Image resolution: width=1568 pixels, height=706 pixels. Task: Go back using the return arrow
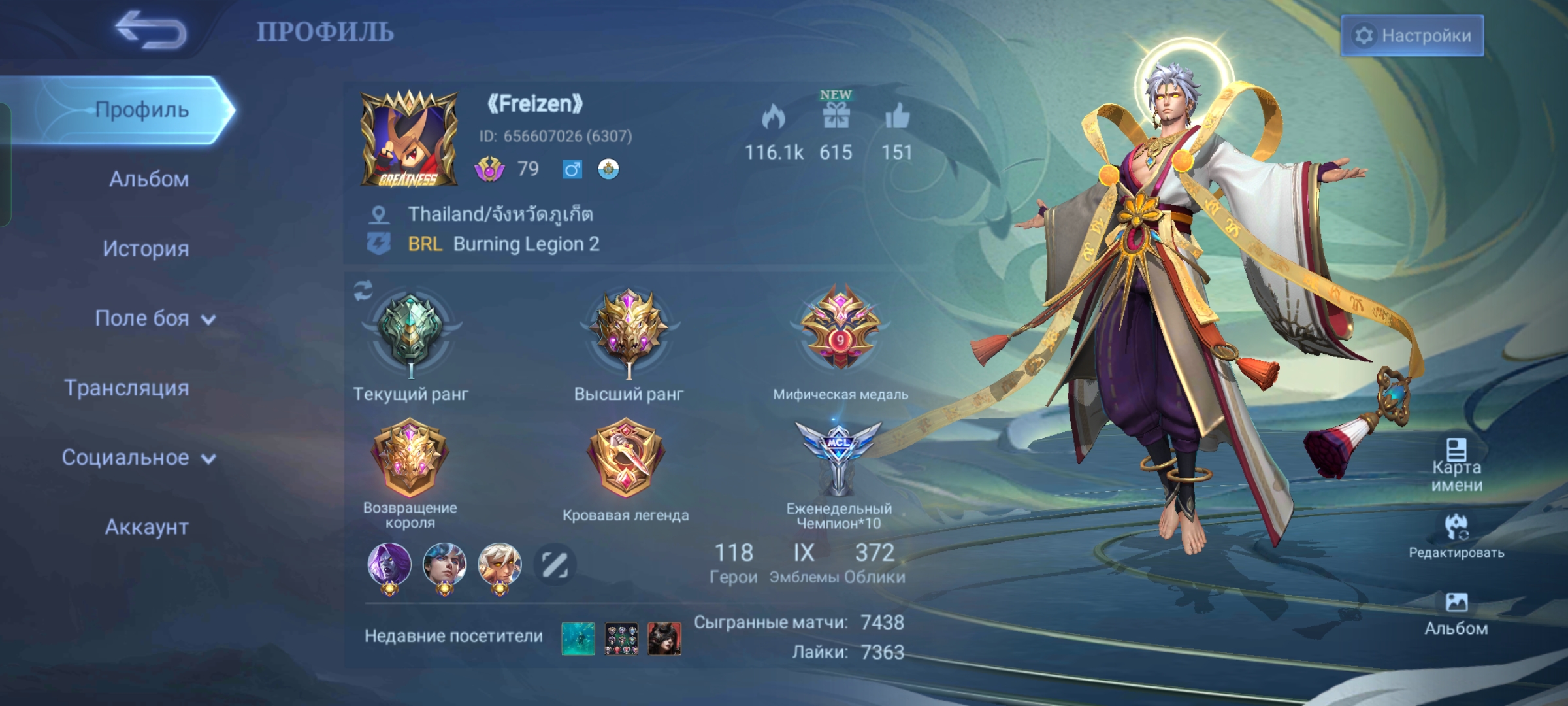point(151,31)
